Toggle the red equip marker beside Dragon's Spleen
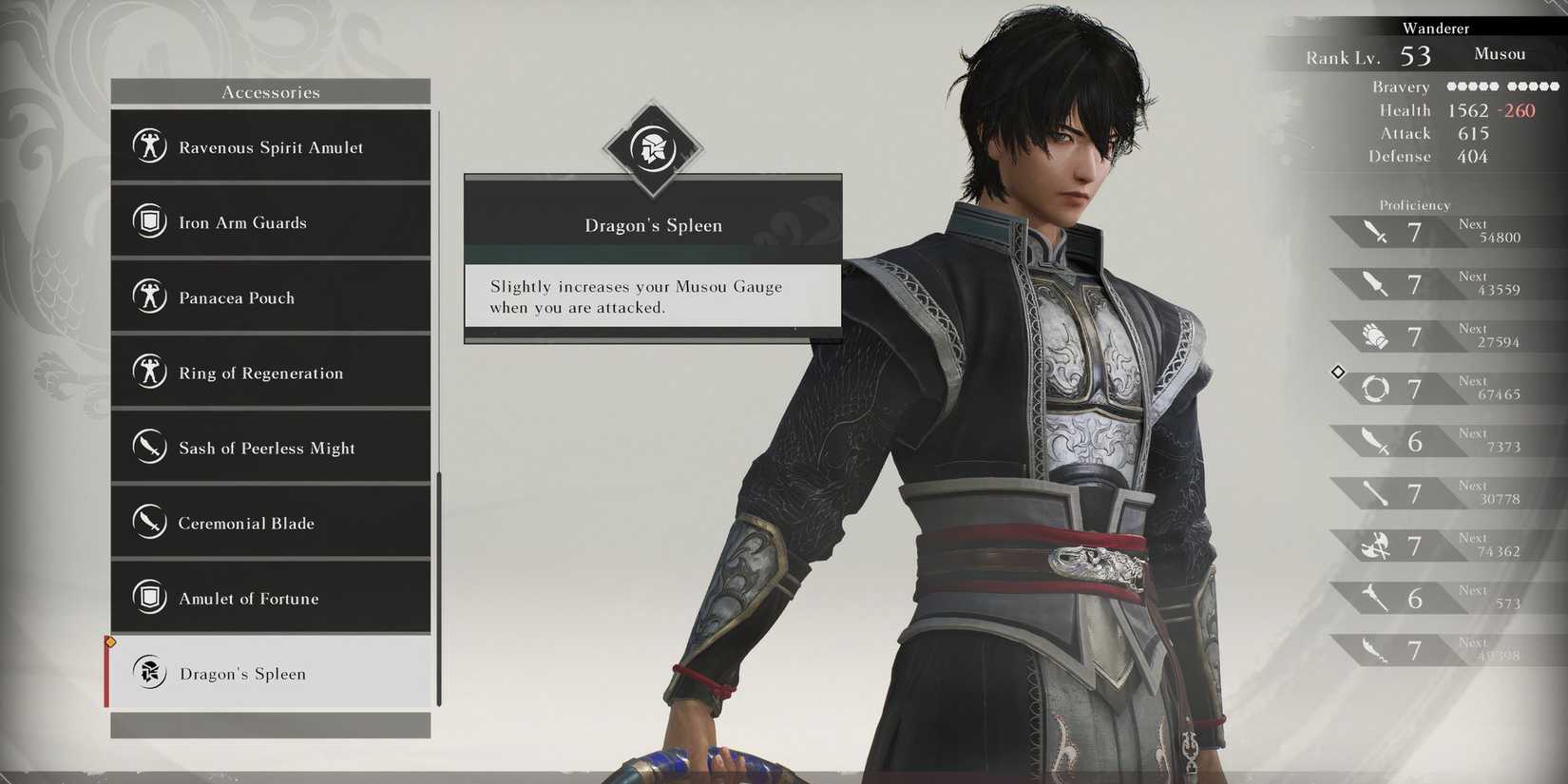Image resolution: width=1568 pixels, height=784 pixels. click(109, 672)
